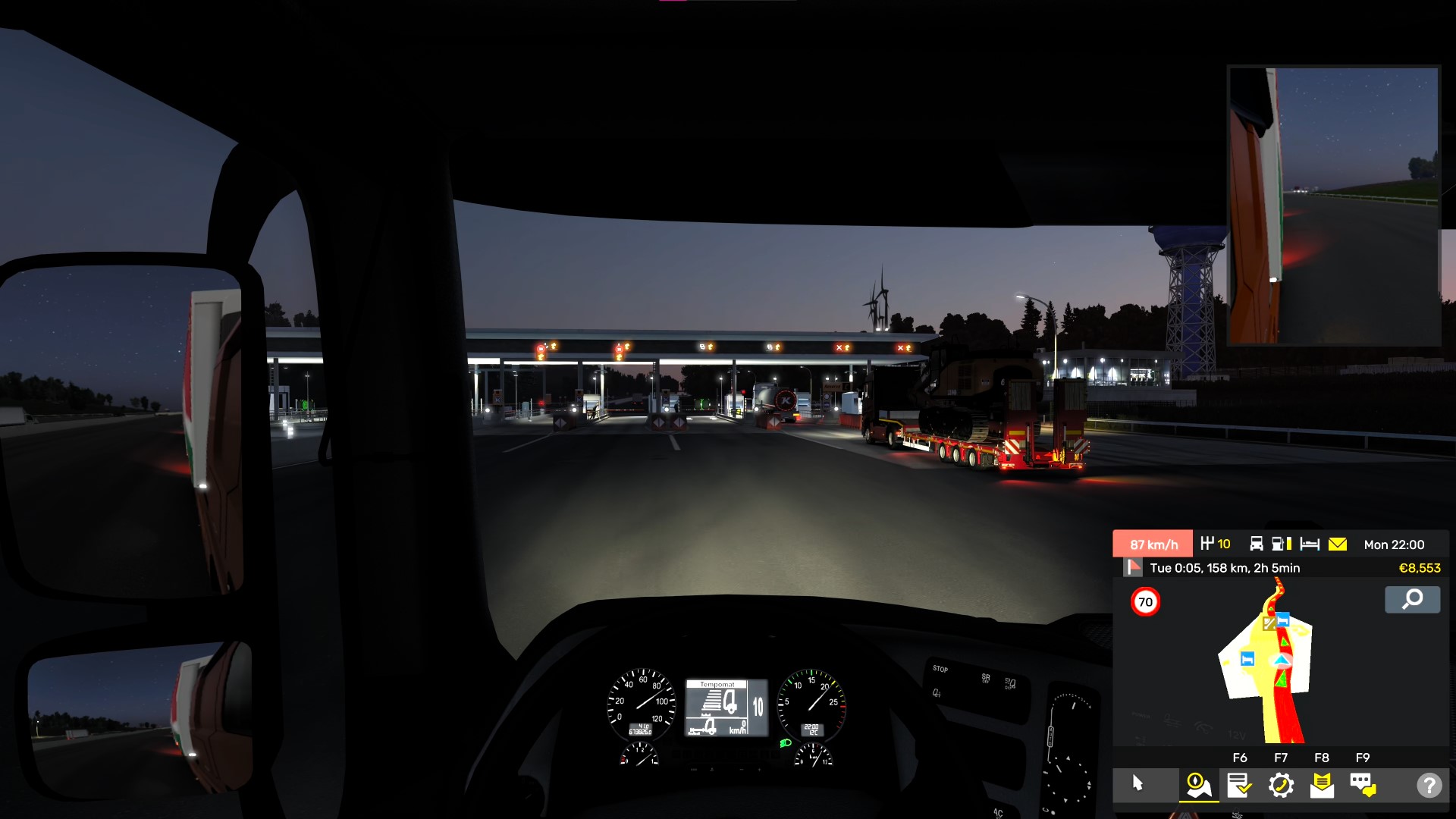
Task: Select the mouse cursor pointer button
Action: (x=1137, y=783)
